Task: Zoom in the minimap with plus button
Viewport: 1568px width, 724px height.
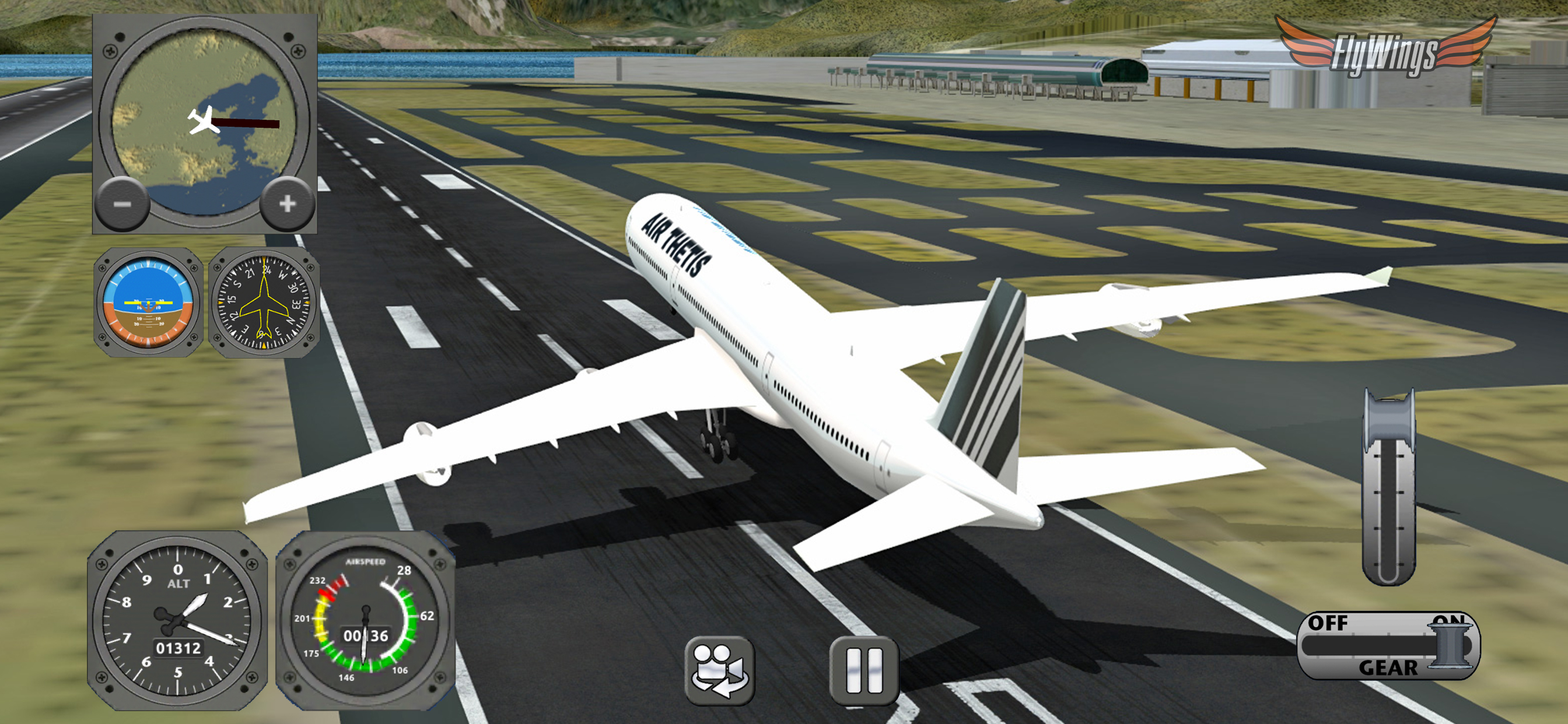Action: click(288, 204)
